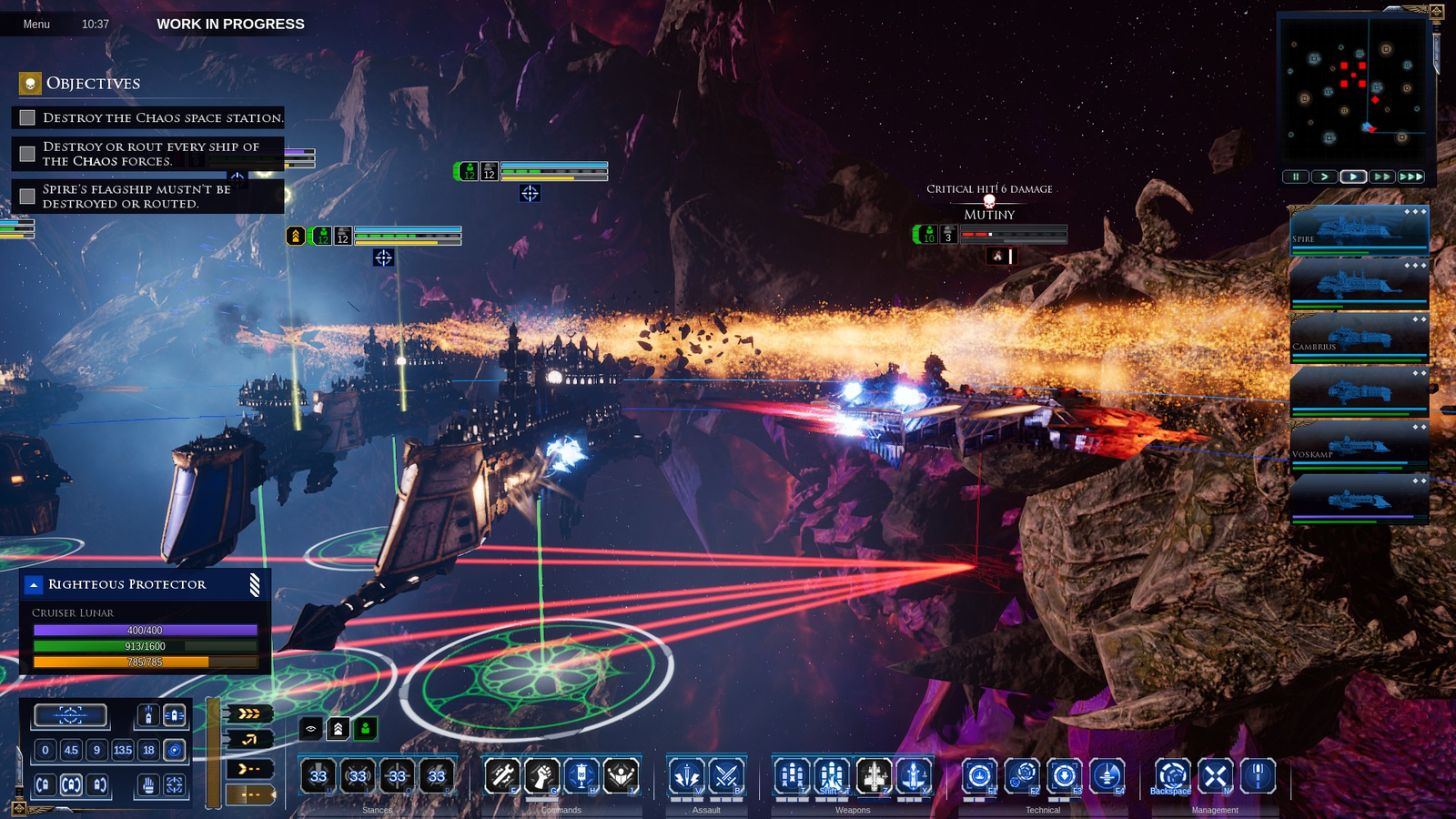This screenshot has height=819, width=1456.
Task: Issue the Halt order with the hand button
Action: 147,785
